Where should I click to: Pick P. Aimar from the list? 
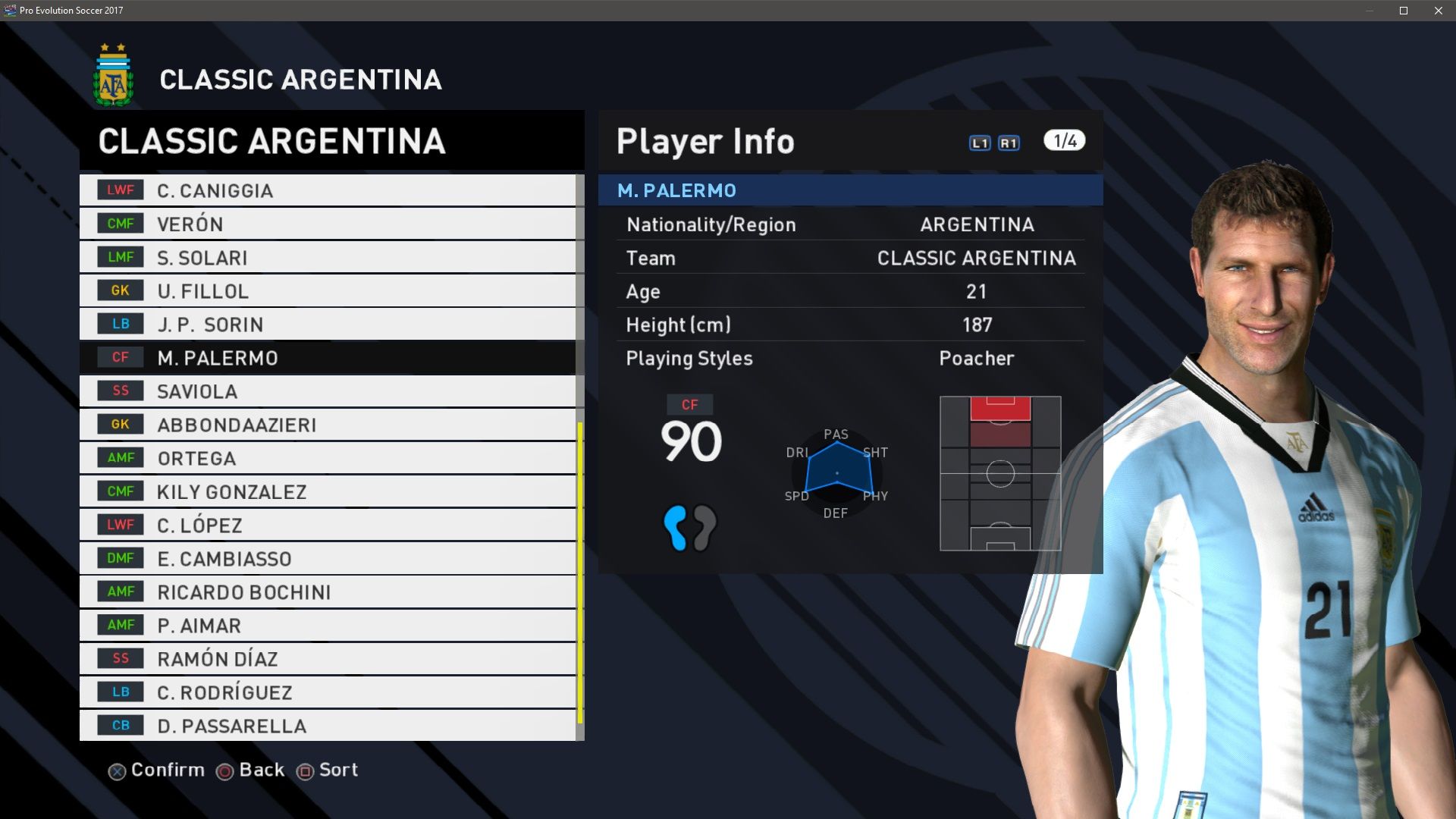pos(326,625)
